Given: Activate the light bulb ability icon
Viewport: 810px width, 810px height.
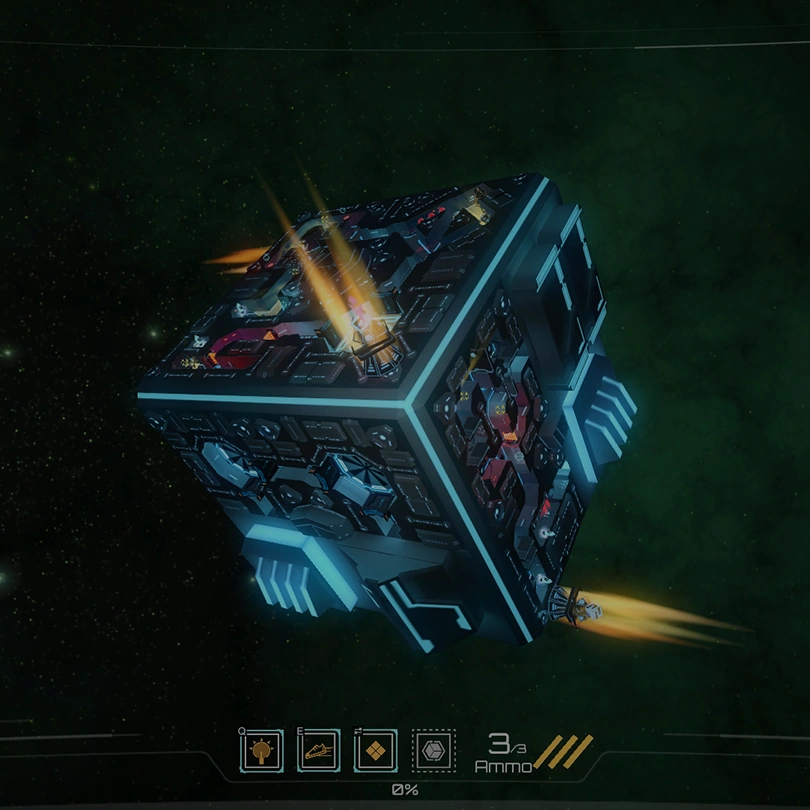Looking at the screenshot, I should point(262,750).
